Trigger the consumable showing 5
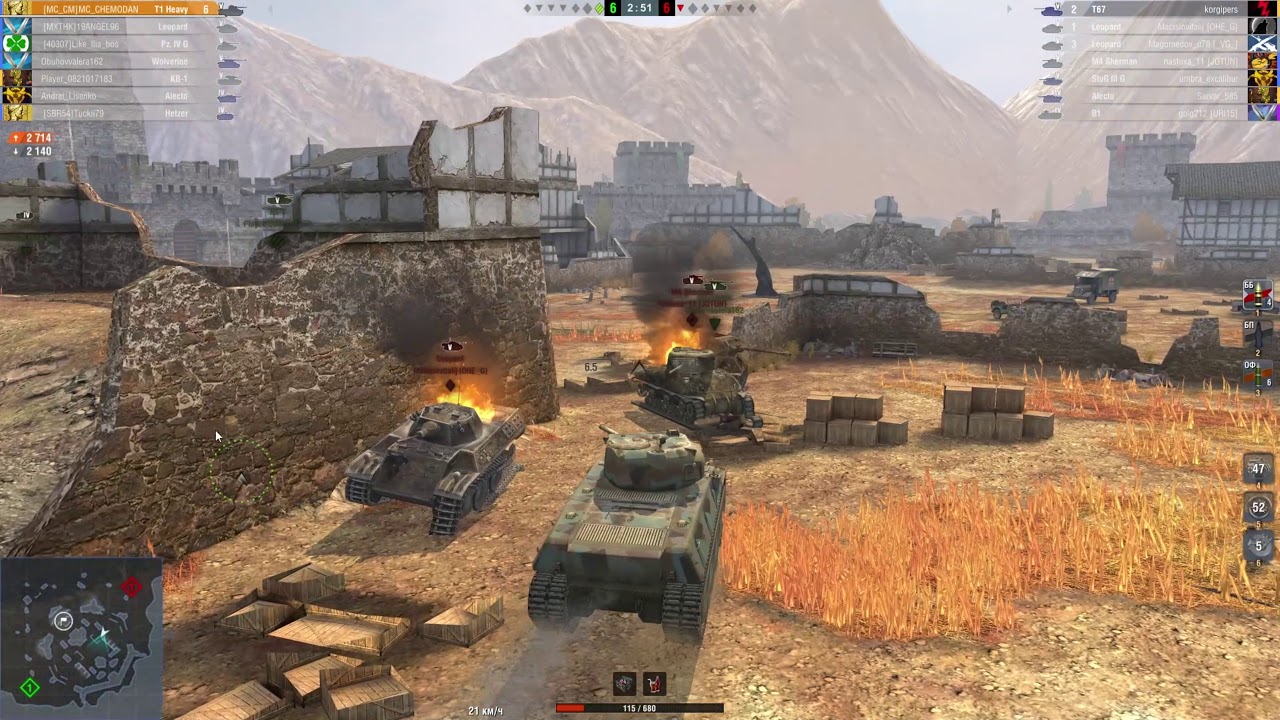Image resolution: width=1280 pixels, height=720 pixels. (1257, 545)
